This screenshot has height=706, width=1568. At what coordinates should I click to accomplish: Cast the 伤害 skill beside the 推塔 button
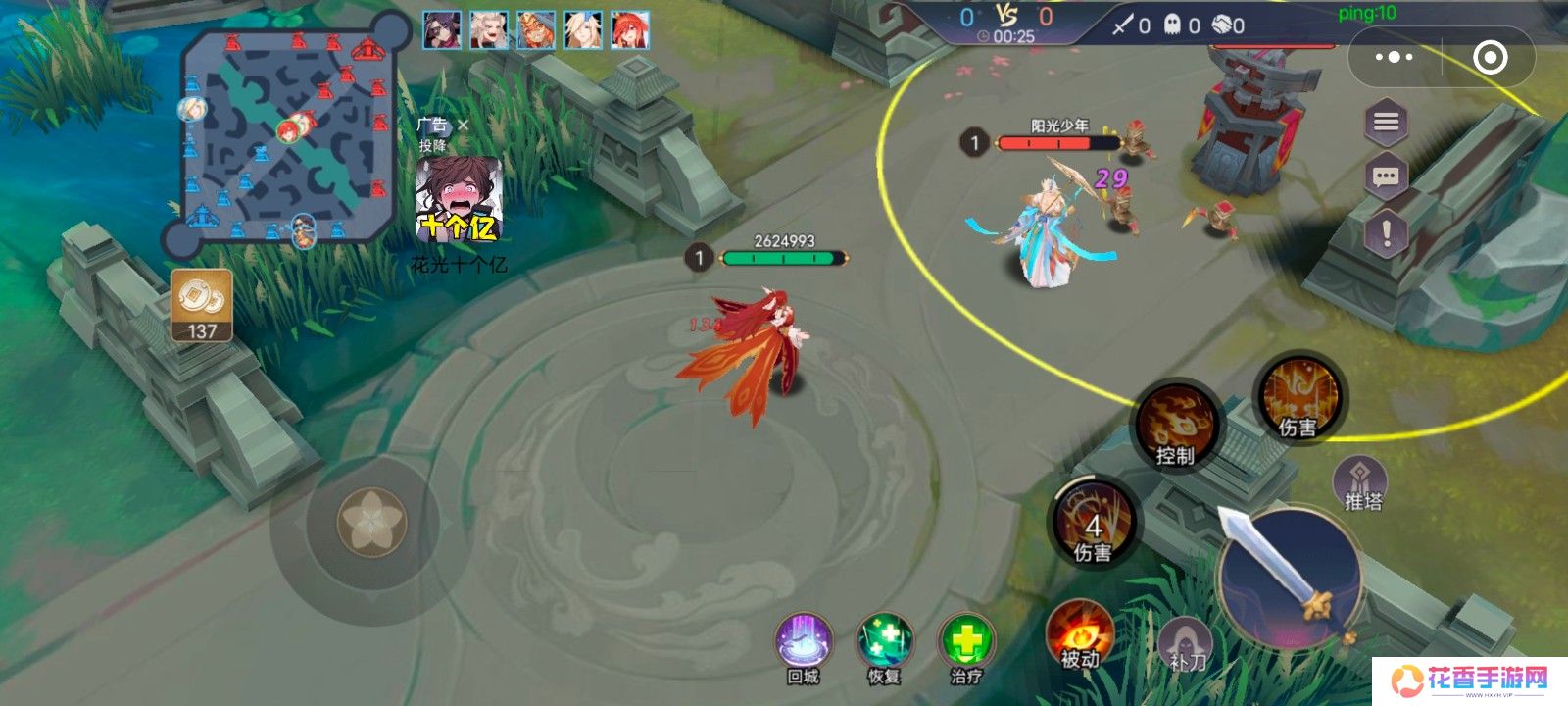[1299, 397]
